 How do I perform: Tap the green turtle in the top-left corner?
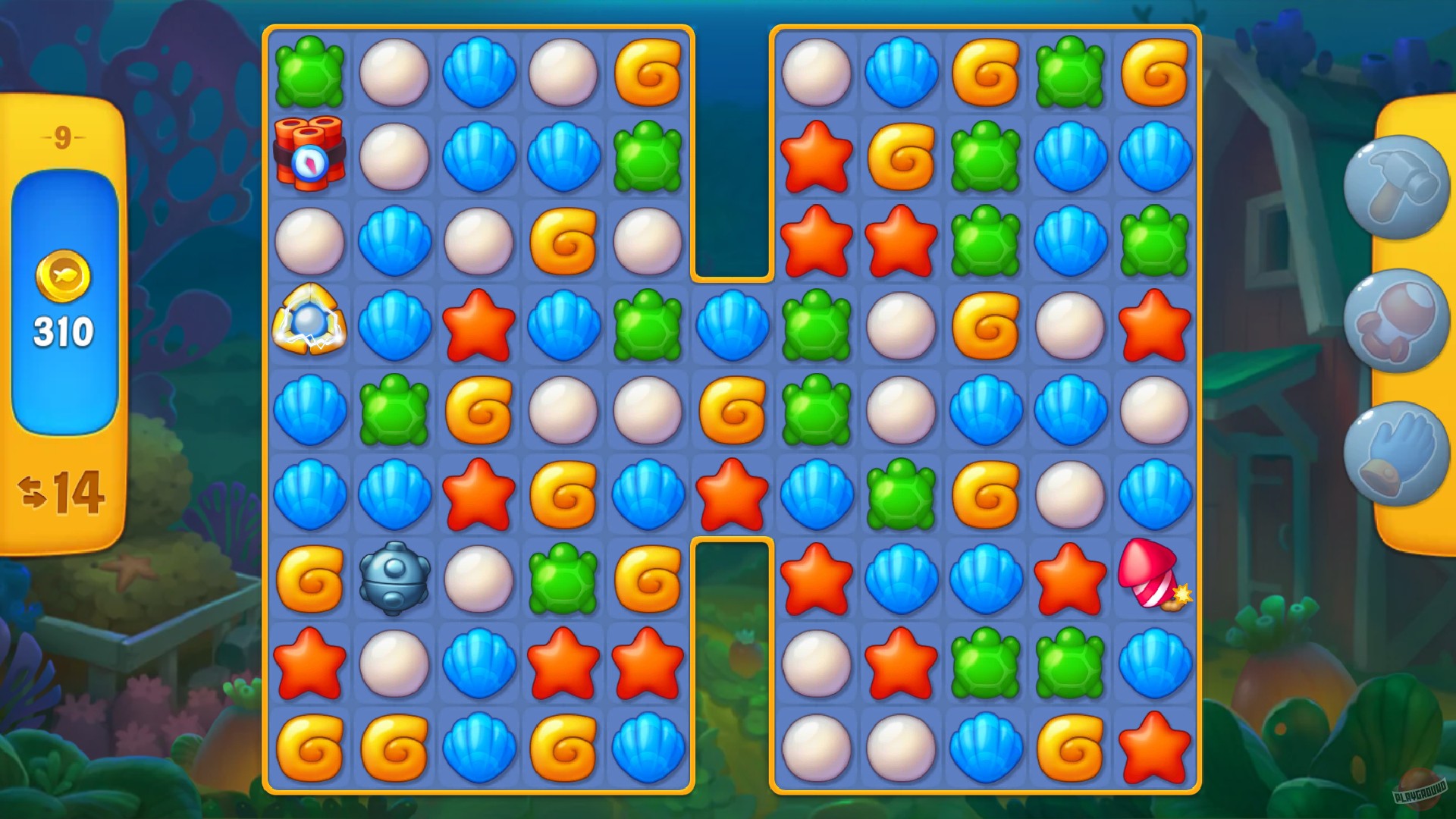pos(311,72)
